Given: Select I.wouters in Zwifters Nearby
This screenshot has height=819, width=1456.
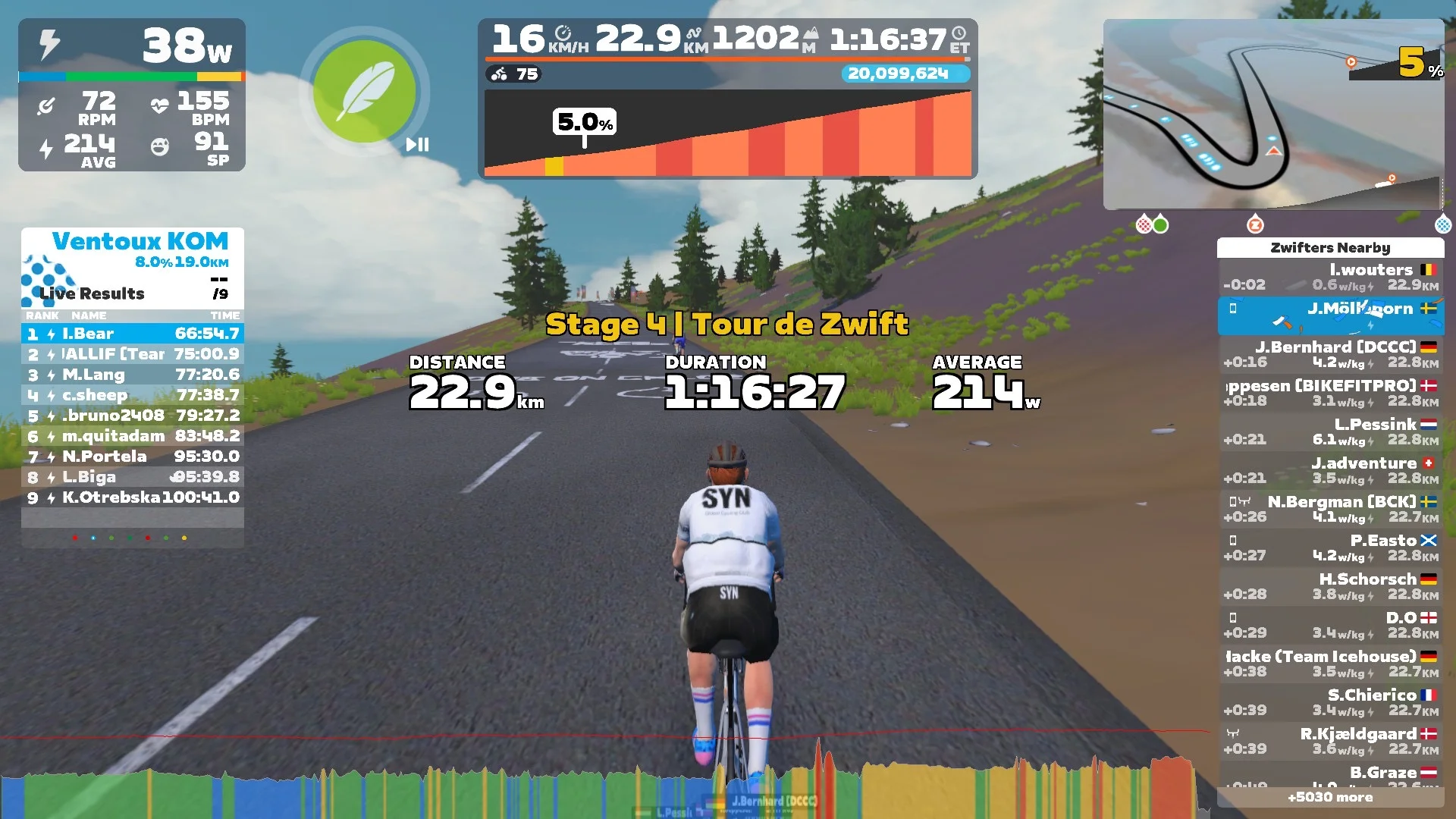Looking at the screenshot, I should point(1330,278).
